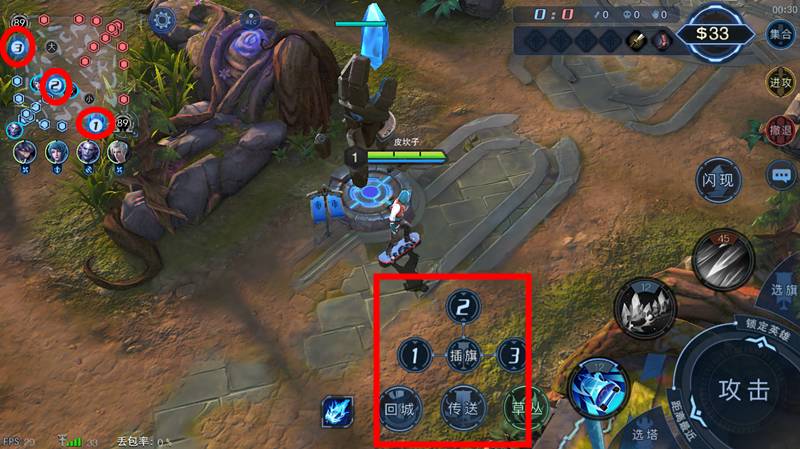Pick flag position 2 above 插旗
Viewport: 800px width, 449px height.
point(462,308)
